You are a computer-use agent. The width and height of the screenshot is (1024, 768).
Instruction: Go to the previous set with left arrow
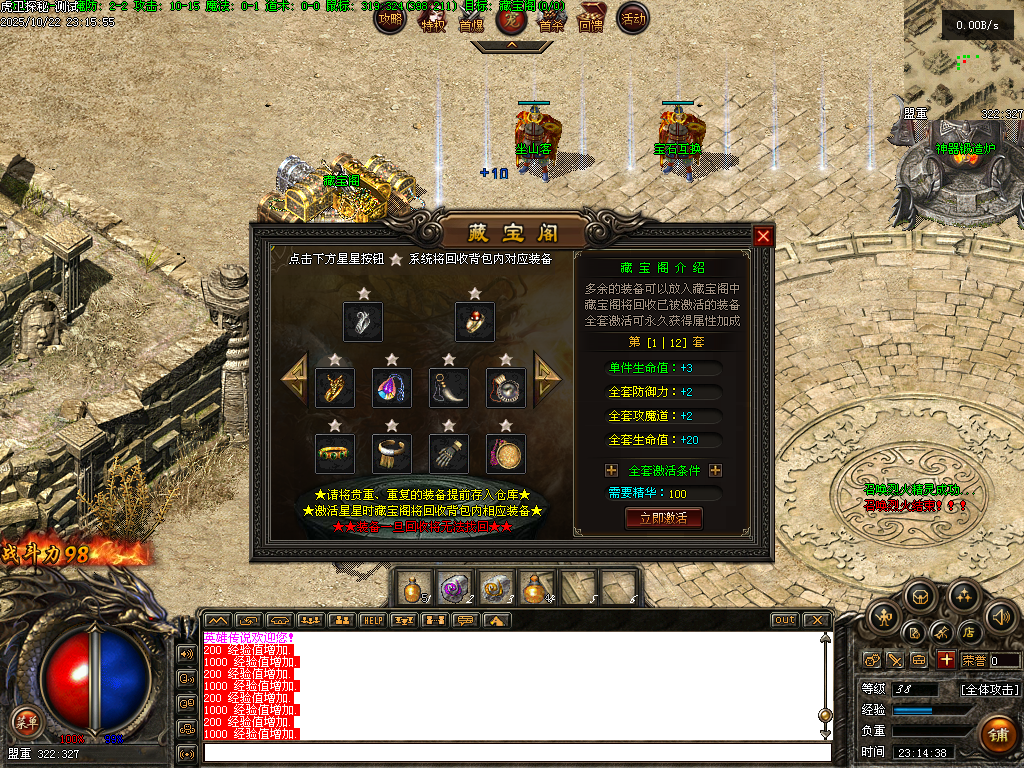click(x=294, y=376)
